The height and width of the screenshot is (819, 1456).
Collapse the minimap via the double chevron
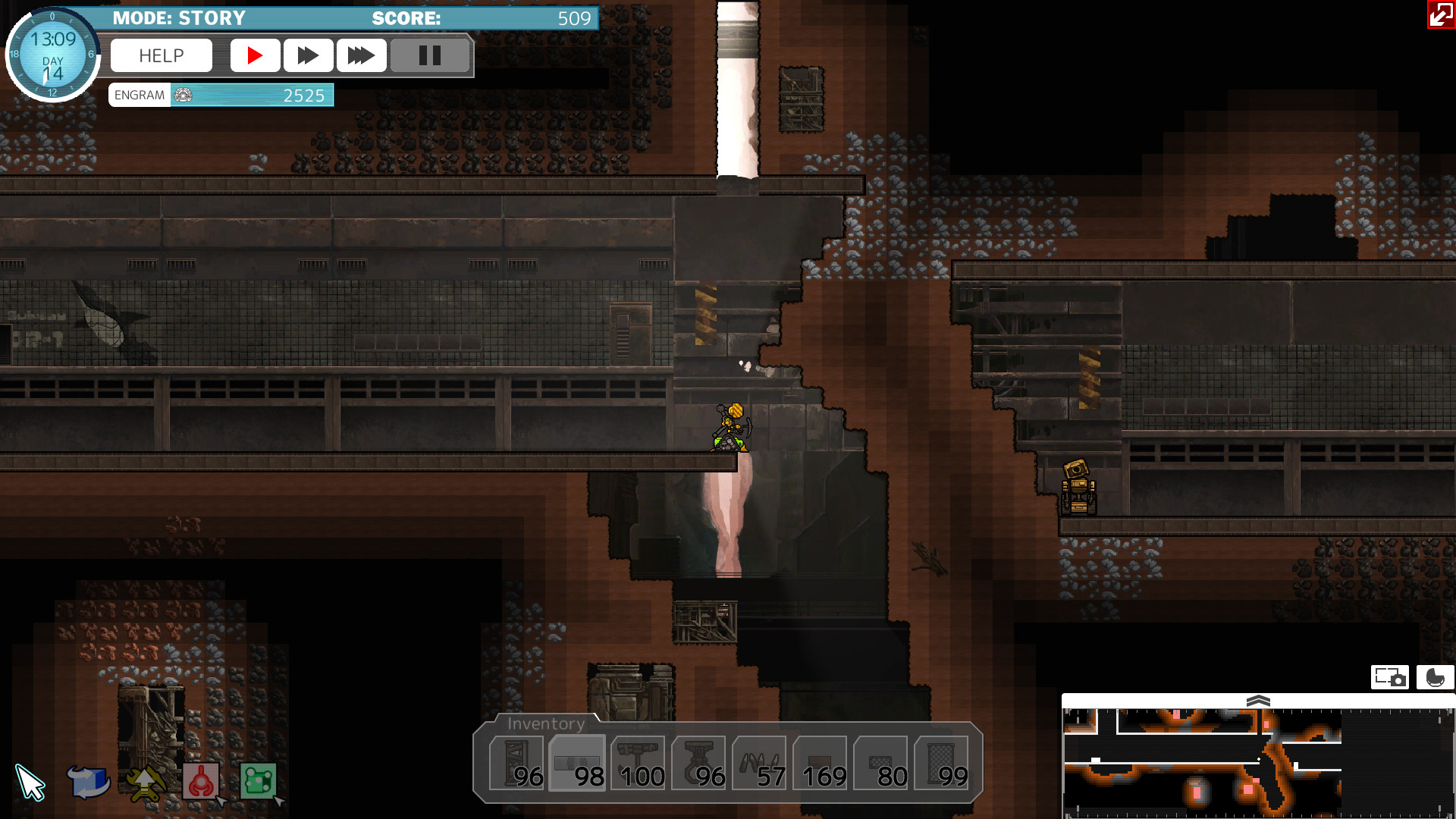(1260, 701)
